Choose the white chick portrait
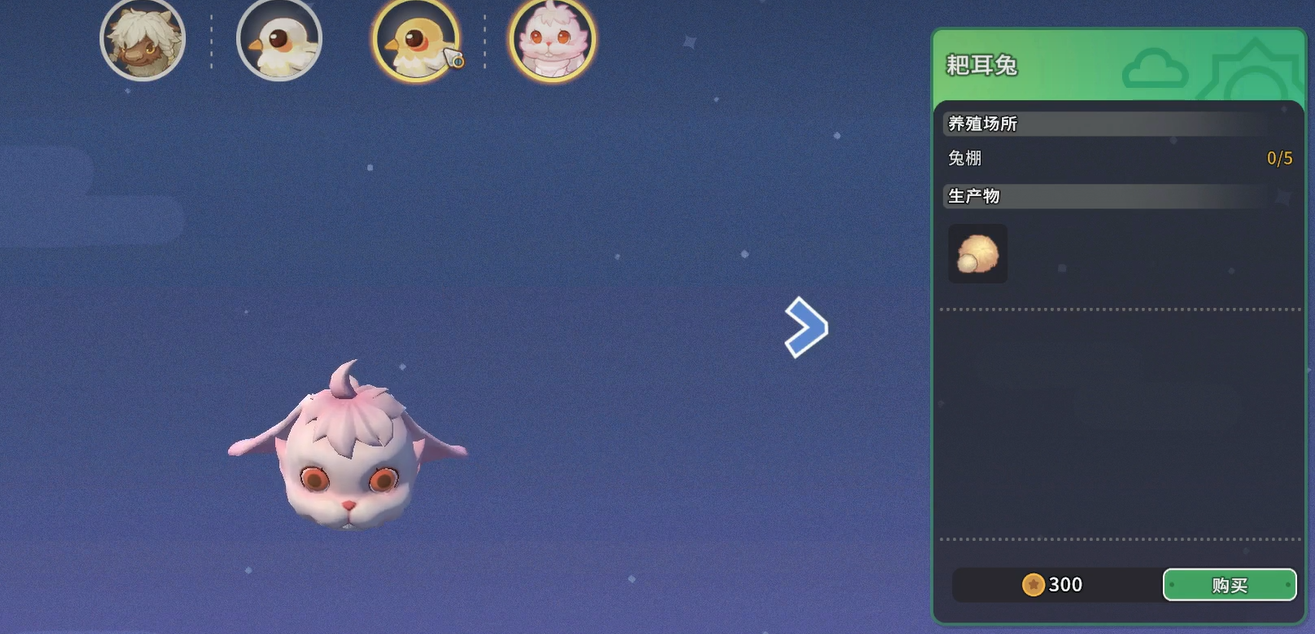The height and width of the screenshot is (634, 1315). click(x=279, y=40)
